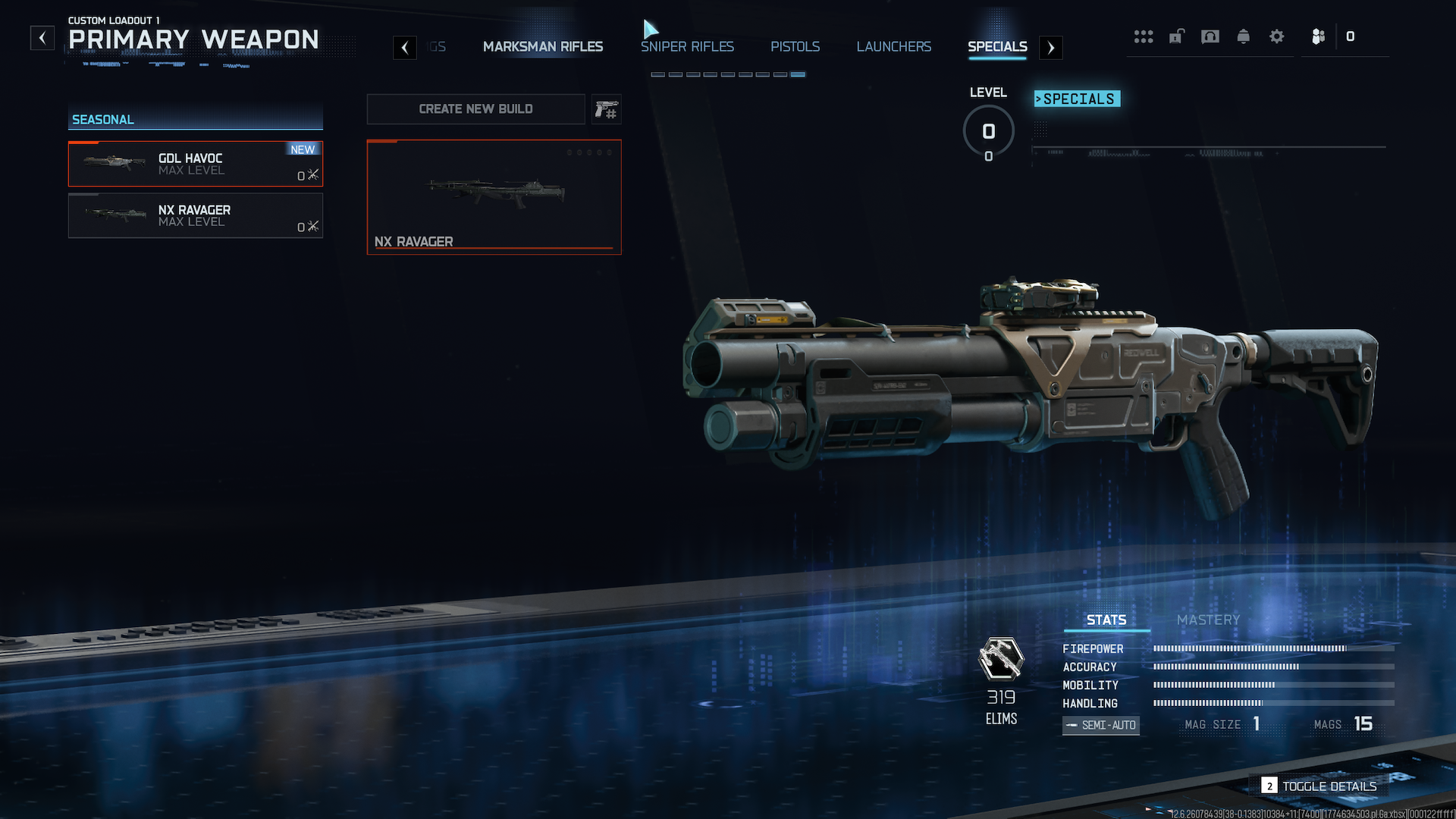Switch to the Mastery tab

click(1208, 620)
